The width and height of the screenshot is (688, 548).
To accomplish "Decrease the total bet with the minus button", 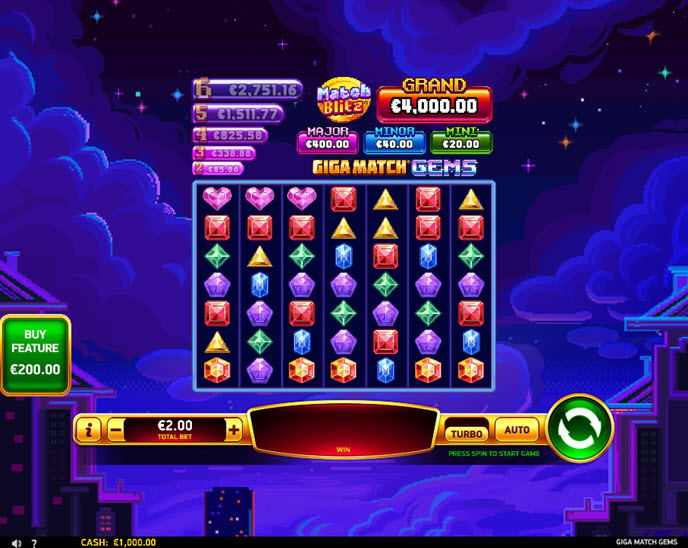I will [x=116, y=430].
